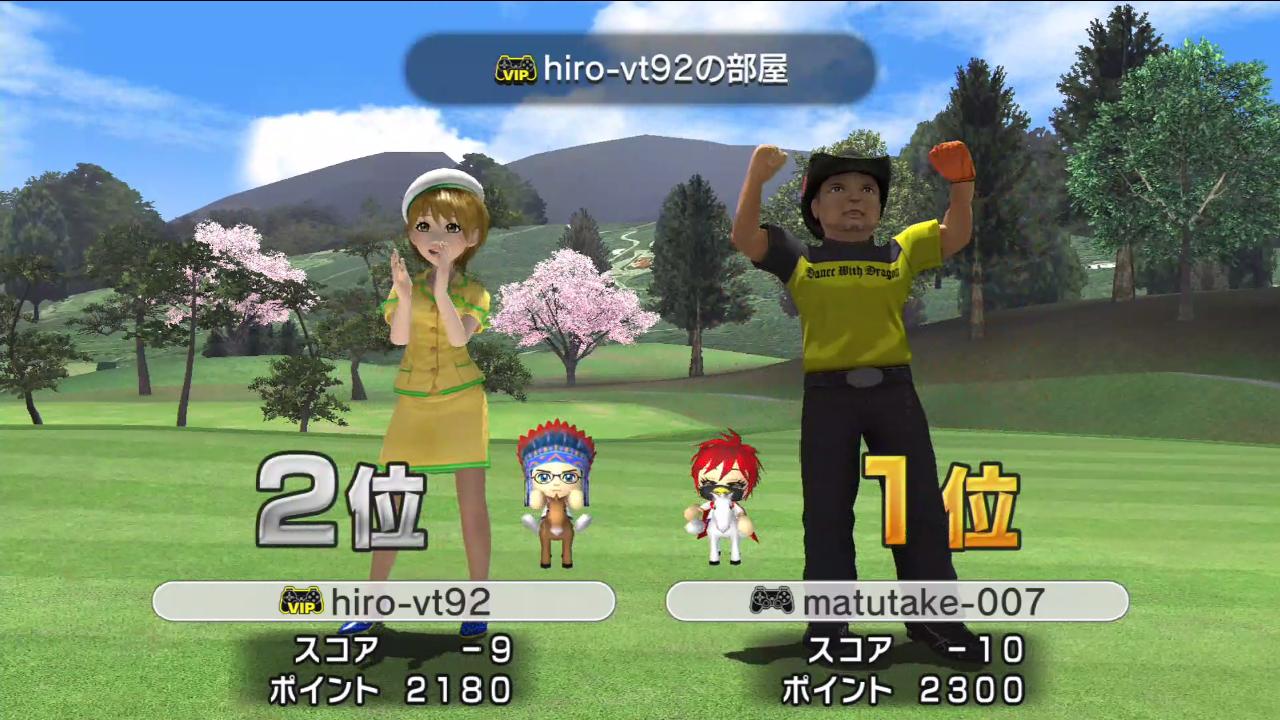Click the red-haired chibi avatar icon
Viewport: 1280px width, 720px height.
click(722, 497)
